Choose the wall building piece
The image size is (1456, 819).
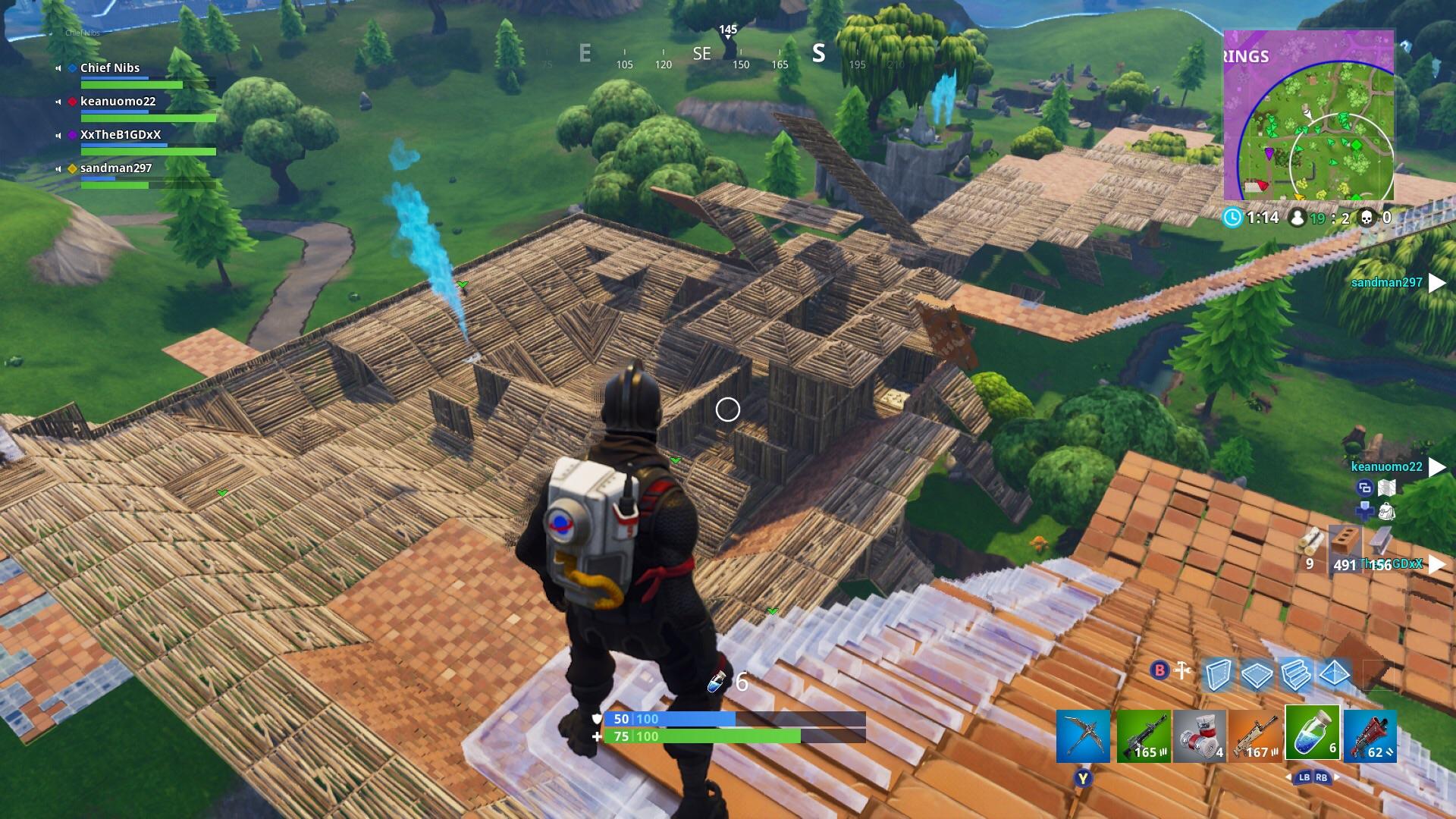(1218, 673)
